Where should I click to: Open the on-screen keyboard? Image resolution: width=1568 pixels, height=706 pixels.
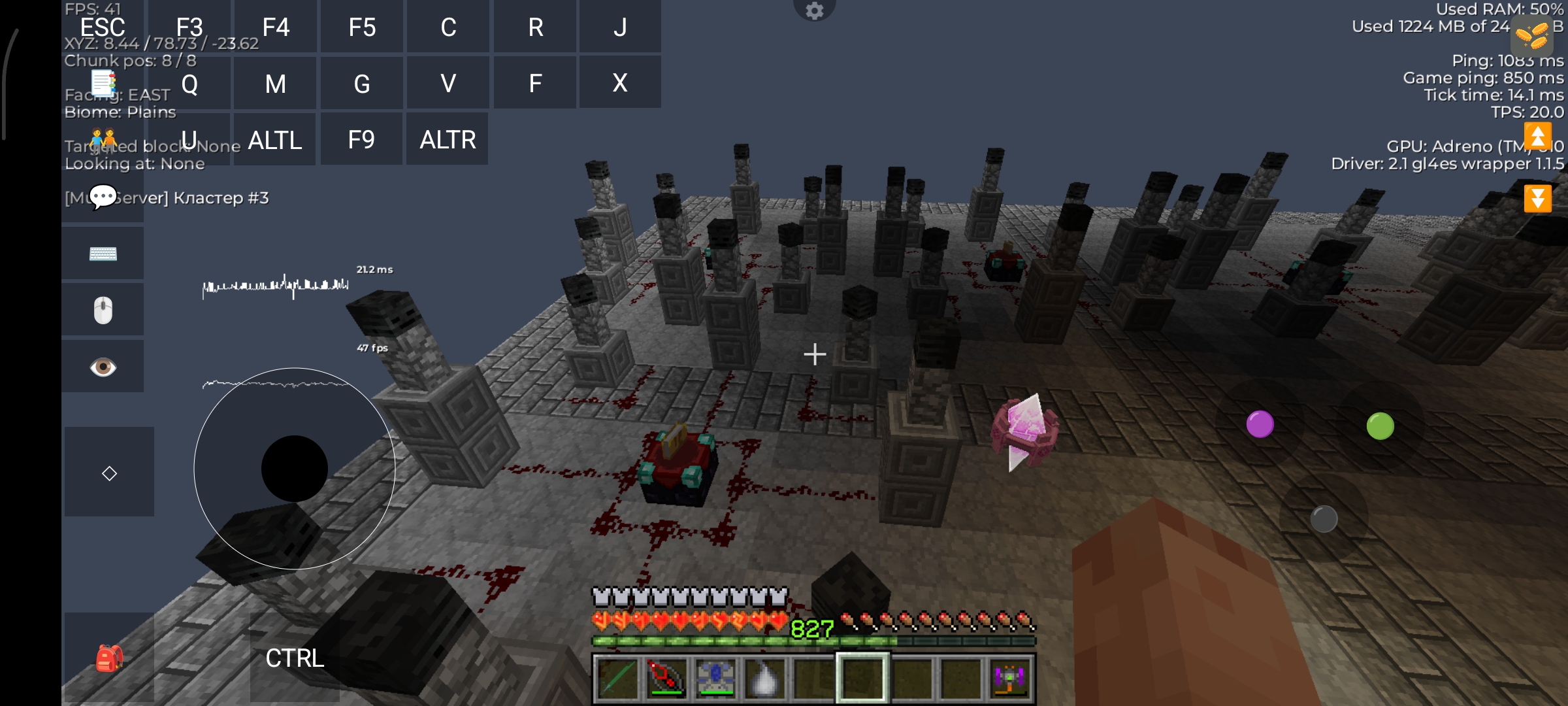coord(103,254)
